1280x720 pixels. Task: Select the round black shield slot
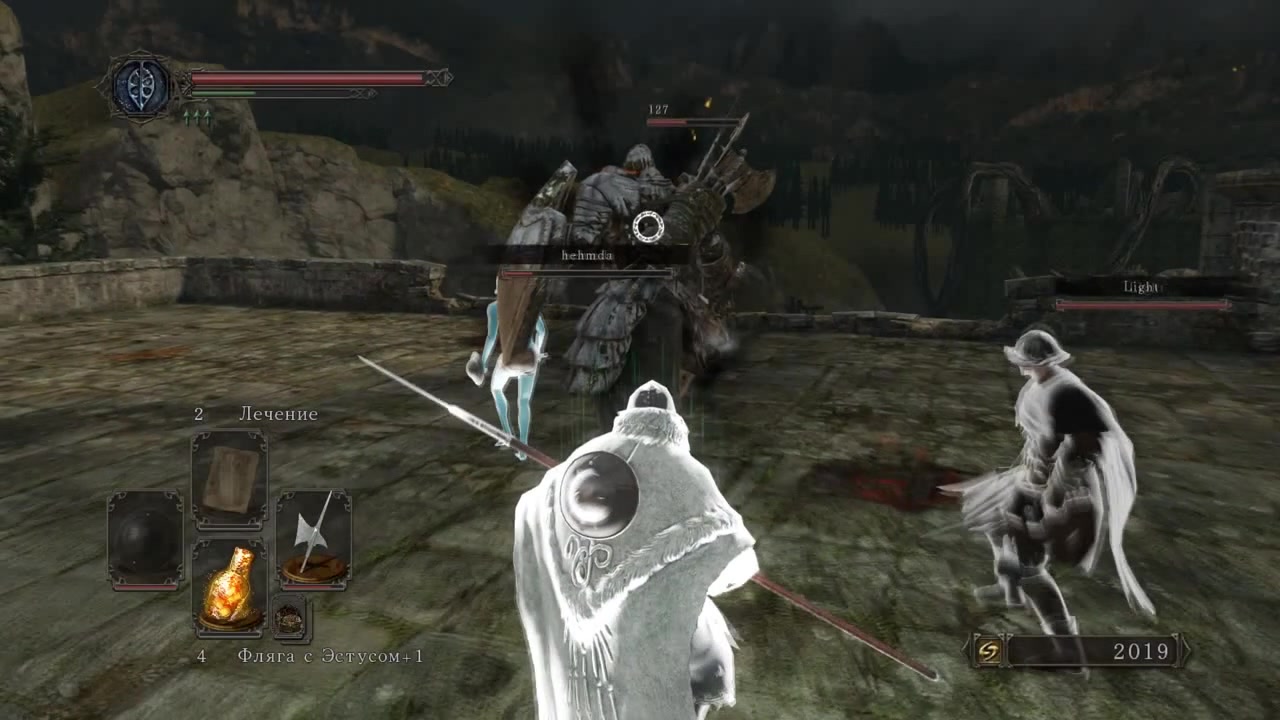pos(145,539)
